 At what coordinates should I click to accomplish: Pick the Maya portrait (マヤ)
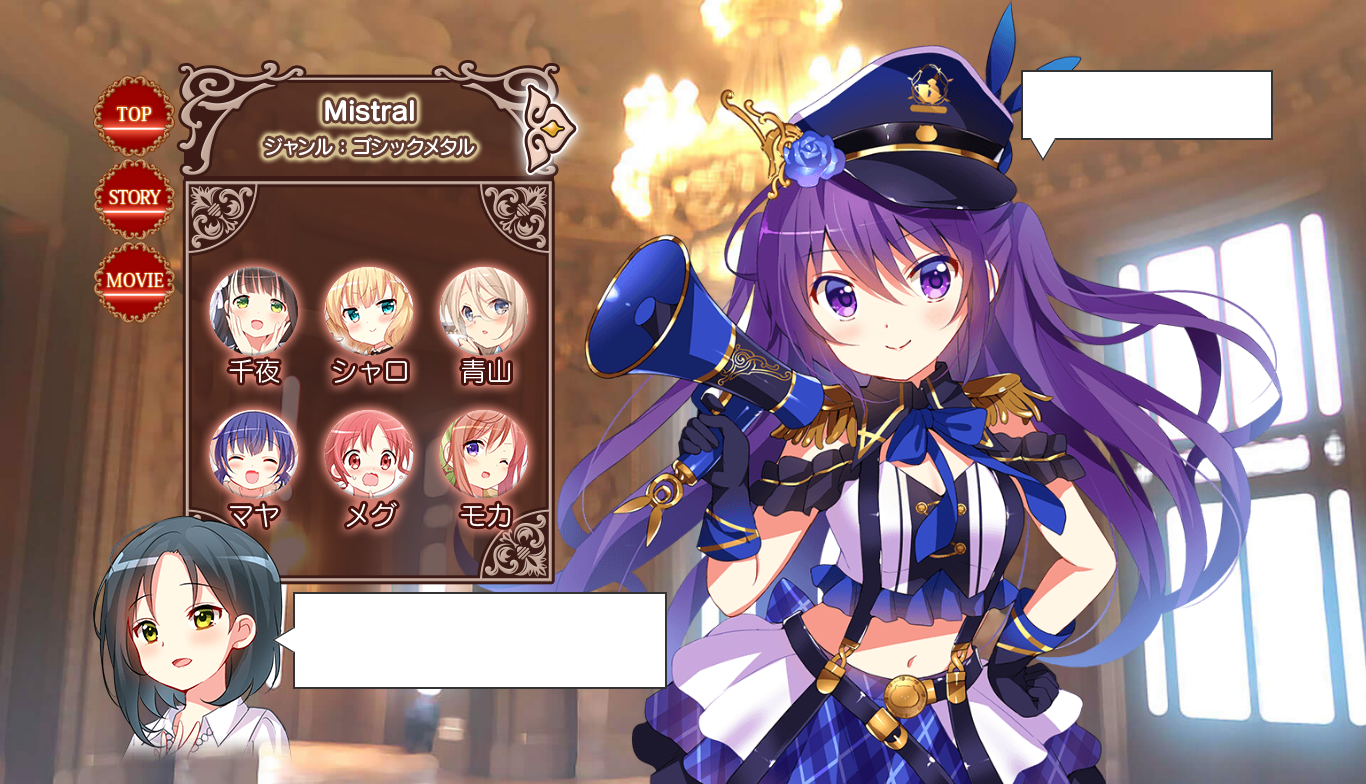click(x=254, y=453)
